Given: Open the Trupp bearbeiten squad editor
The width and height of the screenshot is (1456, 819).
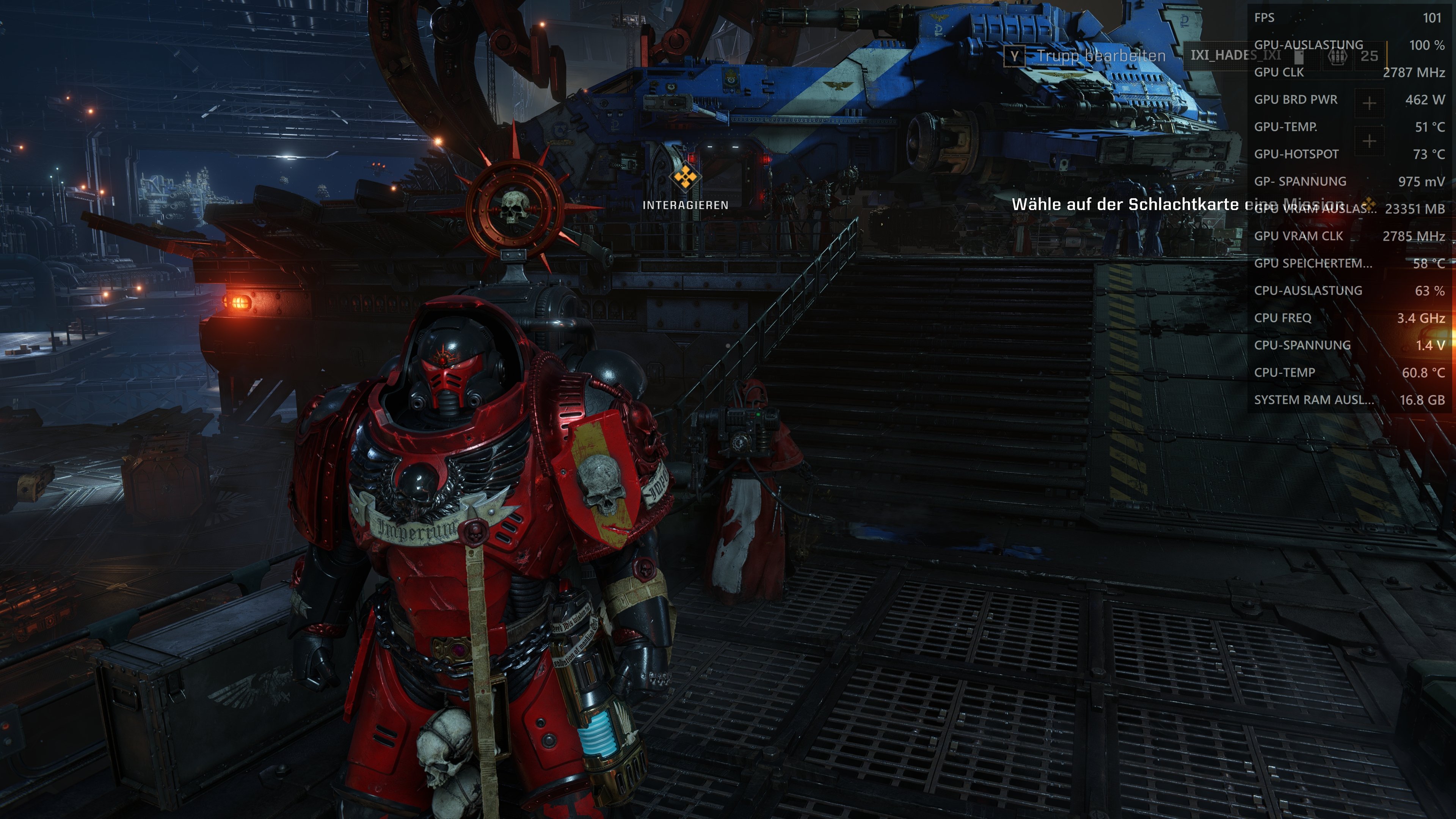Looking at the screenshot, I should click(1085, 56).
